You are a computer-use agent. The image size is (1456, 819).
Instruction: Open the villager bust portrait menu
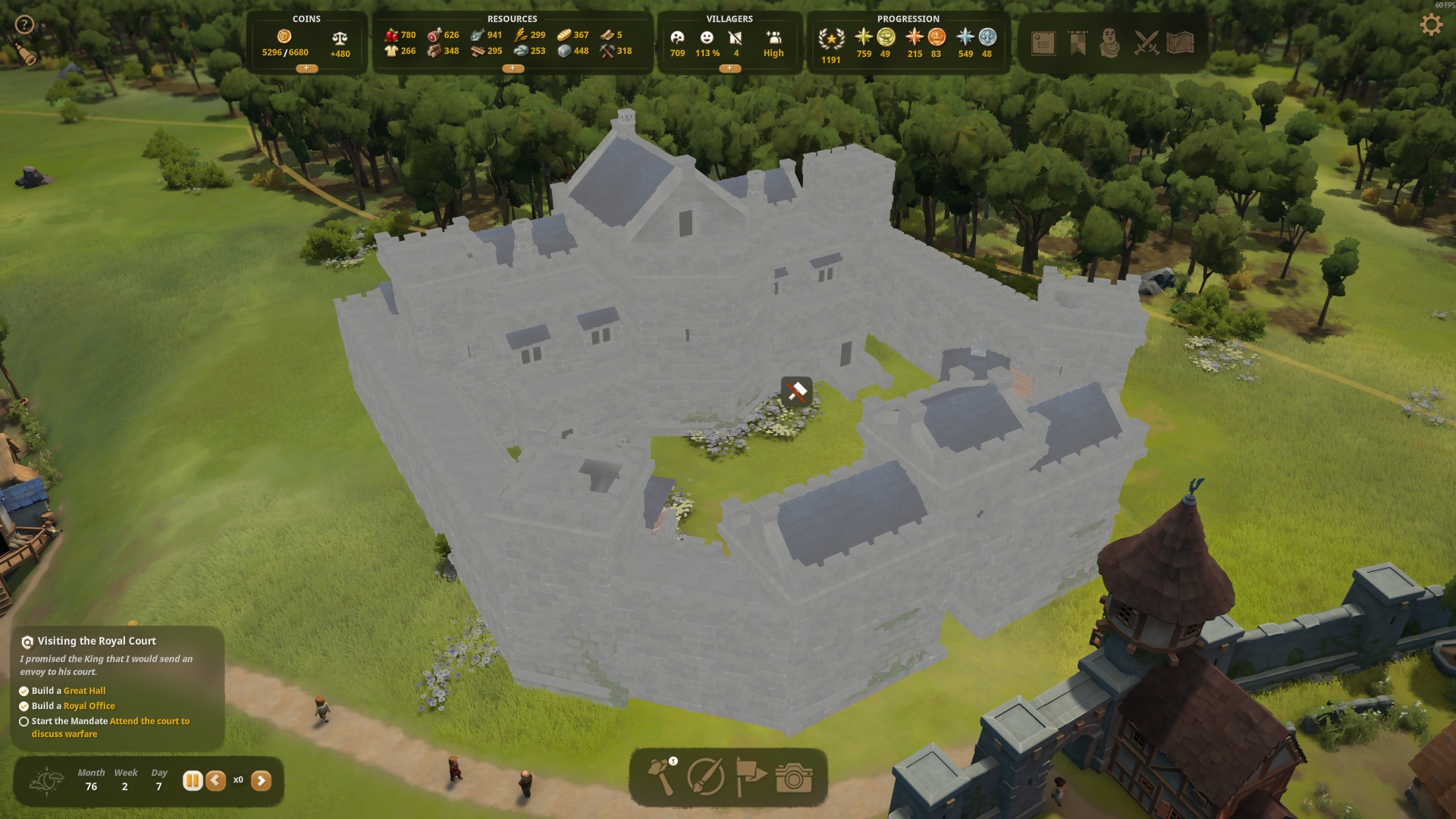(x=1110, y=43)
